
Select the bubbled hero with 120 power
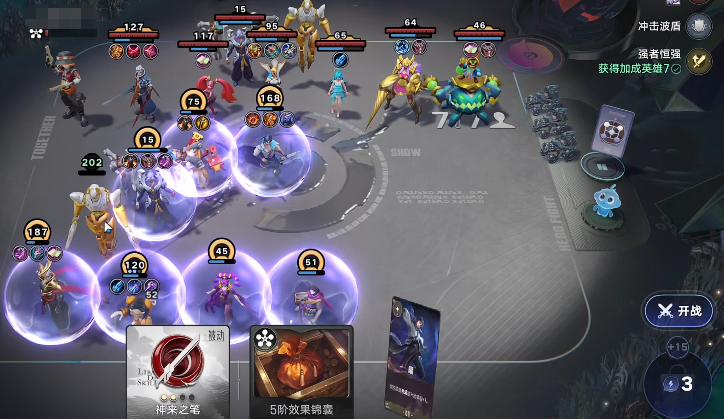136,298
